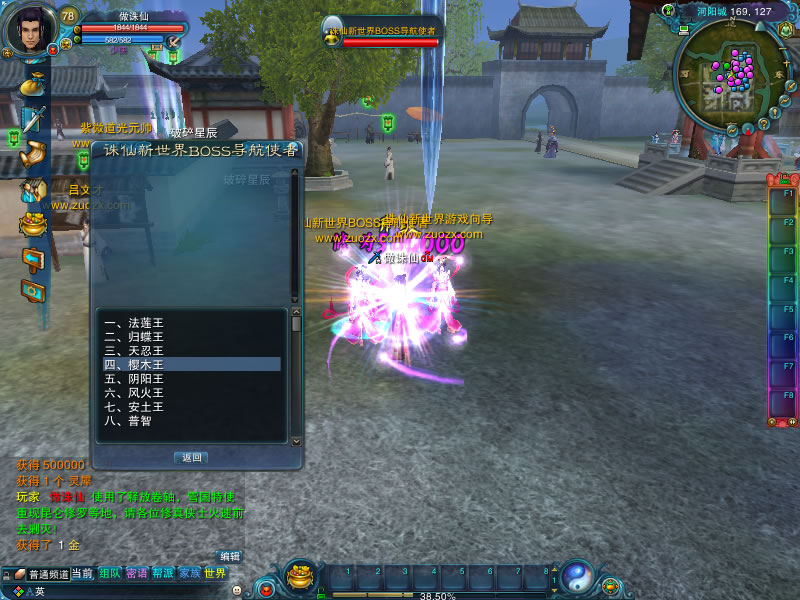Open the money pouch bag icon
Viewport: 800px width, 600px height.
pos(35,84)
